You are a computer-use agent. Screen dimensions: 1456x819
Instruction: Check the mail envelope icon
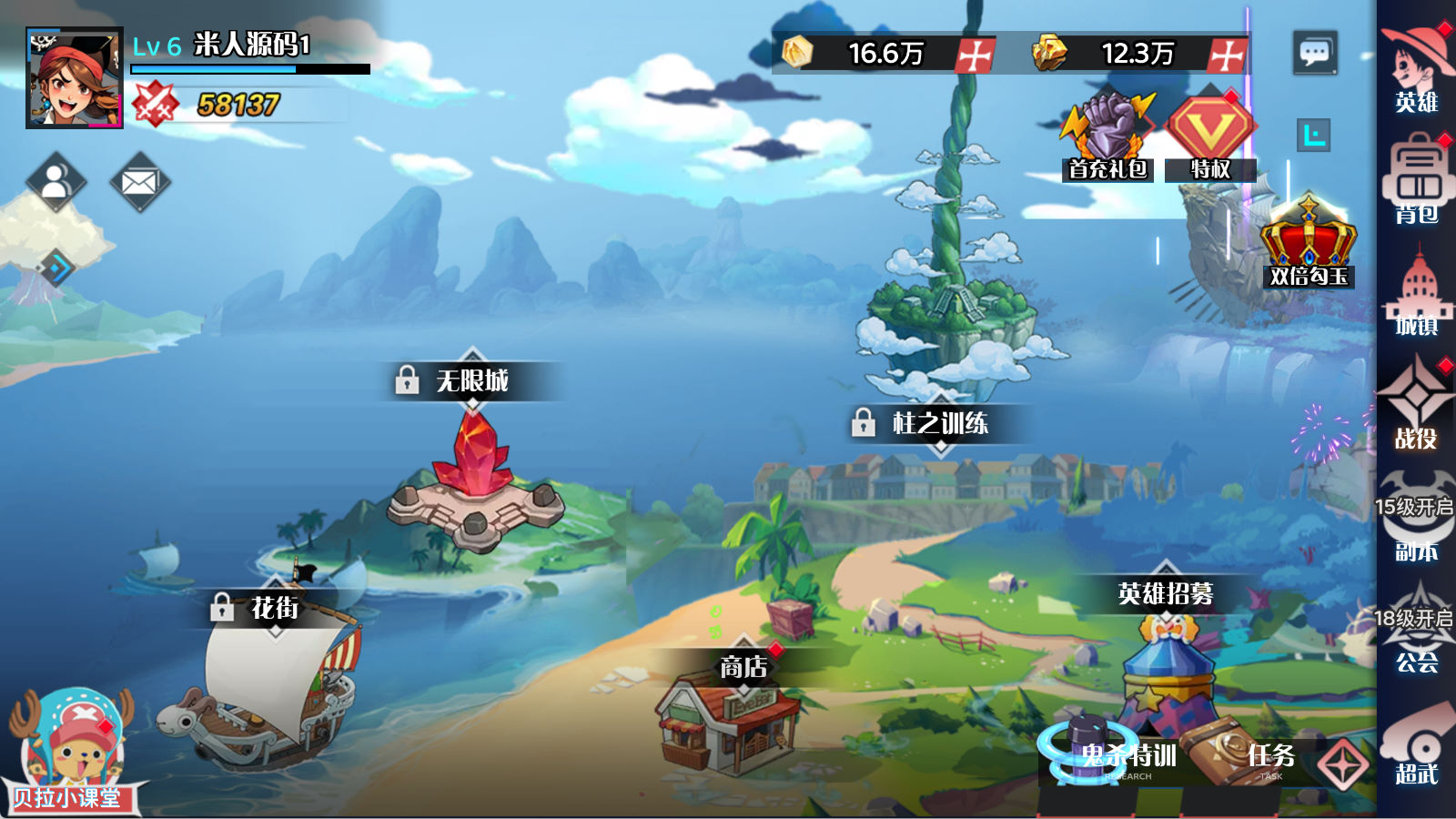click(139, 182)
